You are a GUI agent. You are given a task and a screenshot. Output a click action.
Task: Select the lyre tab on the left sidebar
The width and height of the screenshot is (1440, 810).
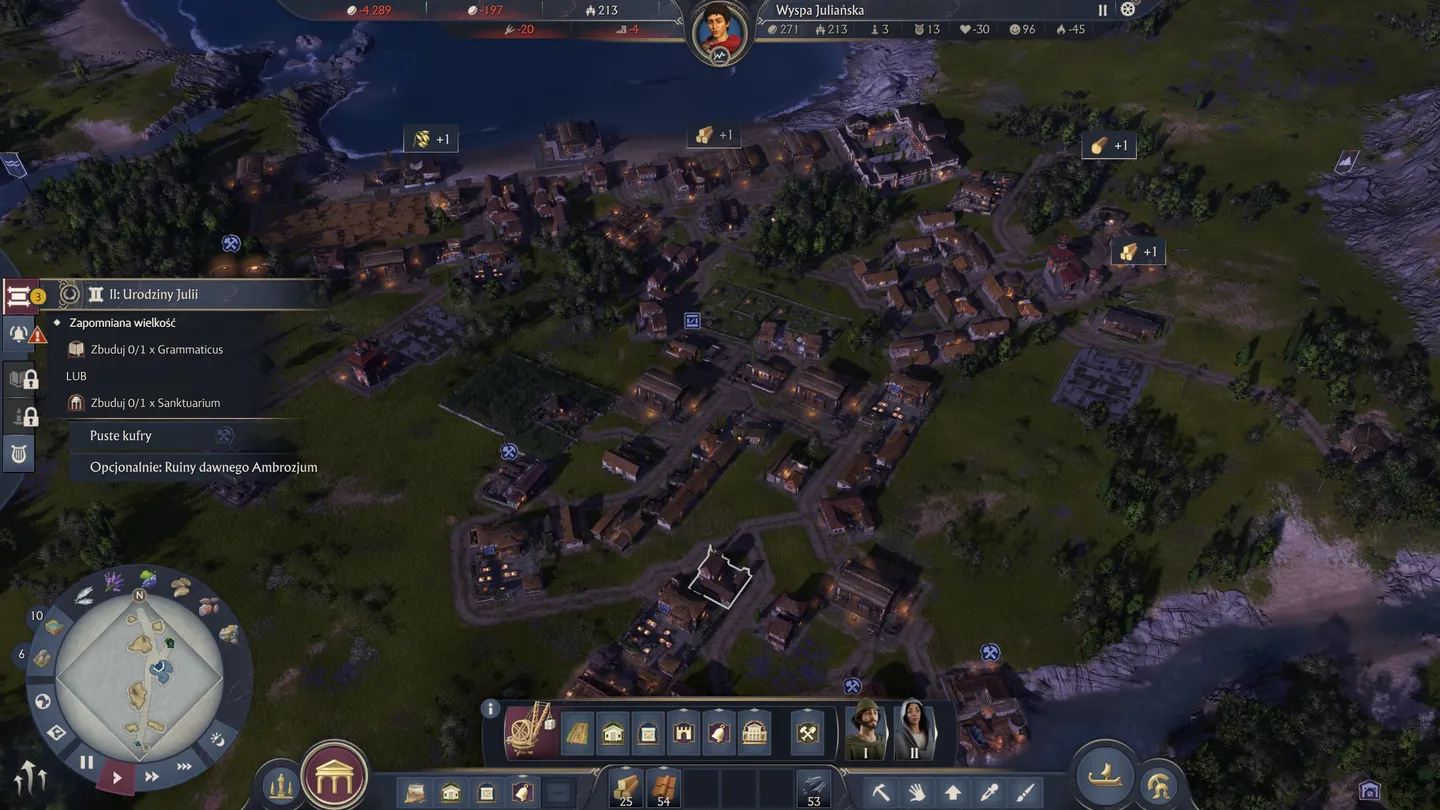[19, 452]
